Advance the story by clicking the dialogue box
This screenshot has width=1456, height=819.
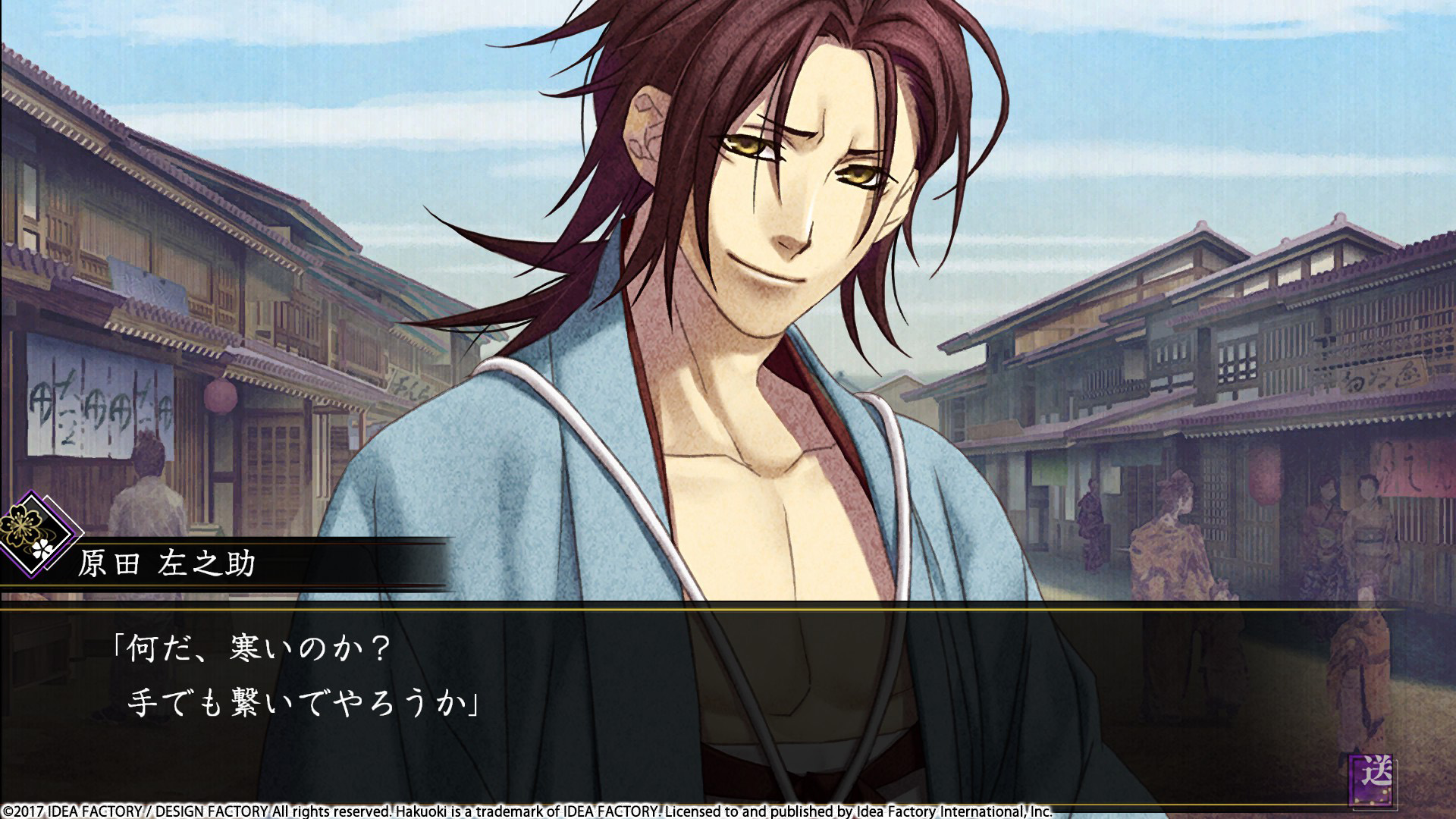coord(728,682)
